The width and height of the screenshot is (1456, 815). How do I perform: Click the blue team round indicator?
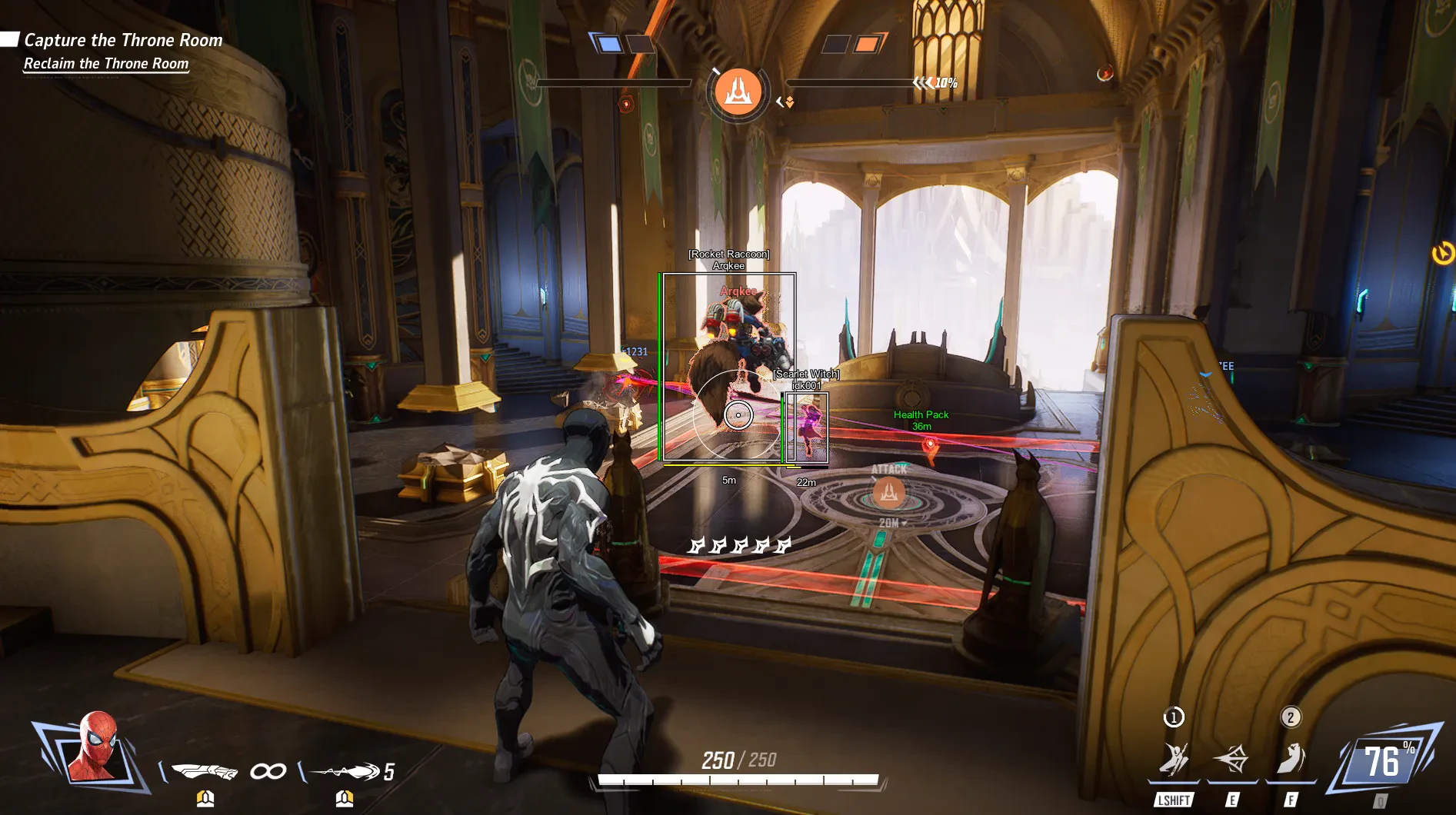point(608,44)
